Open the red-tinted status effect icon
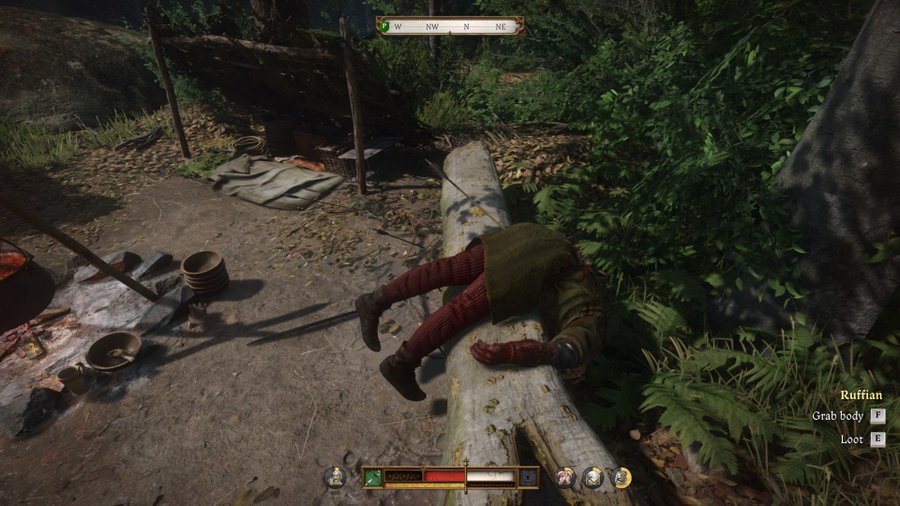 [566, 477]
